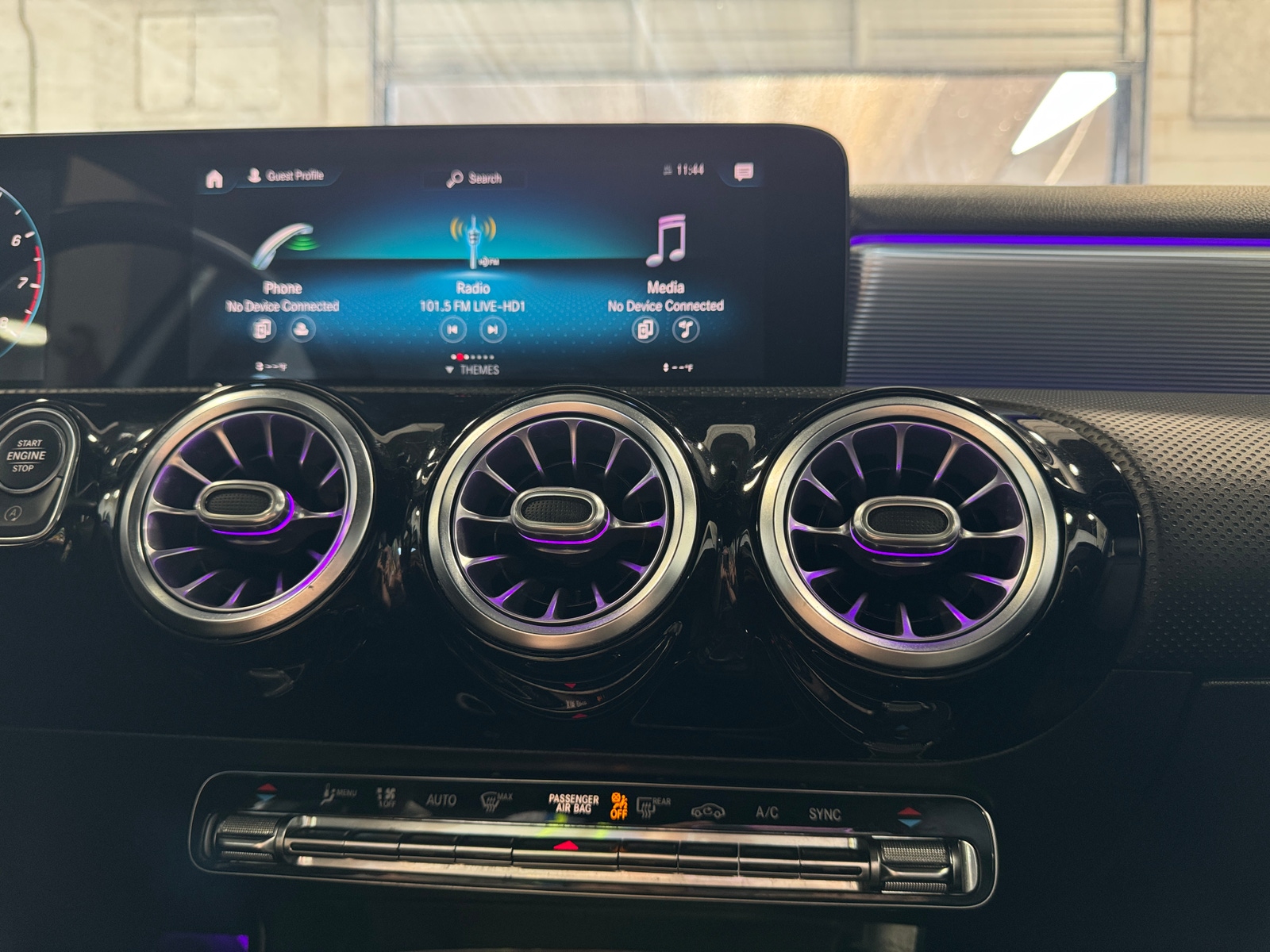Tap the air recirculation car icon
Screen dimensions: 1270x952
click(x=707, y=812)
